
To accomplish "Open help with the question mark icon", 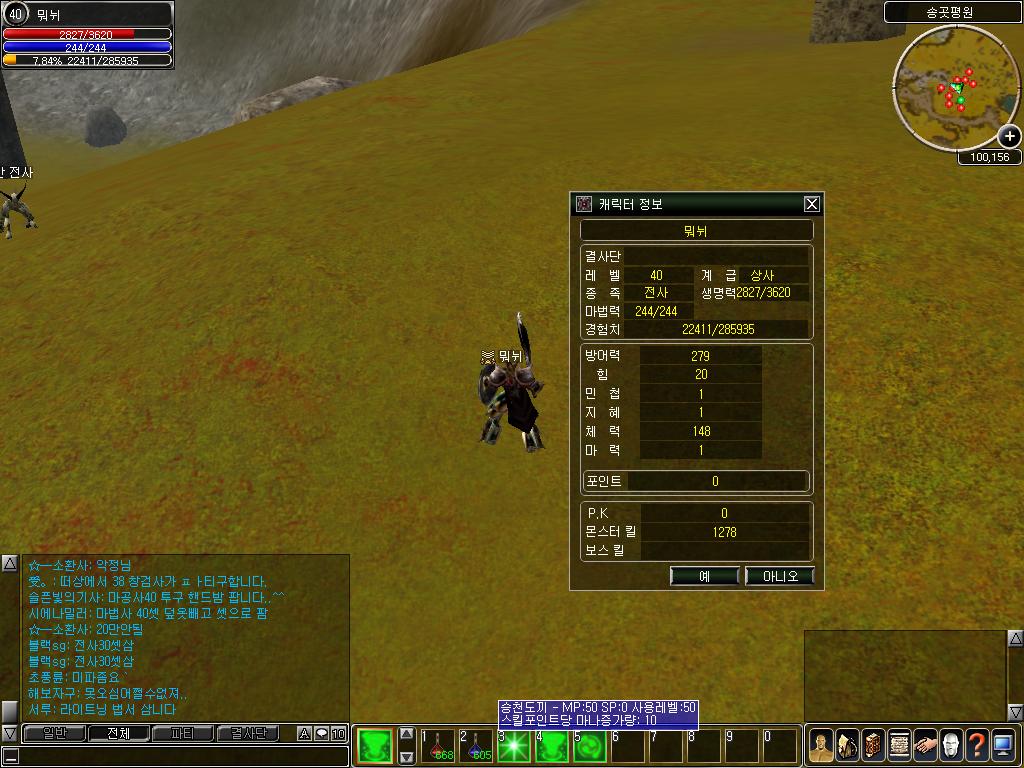I will tap(976, 745).
